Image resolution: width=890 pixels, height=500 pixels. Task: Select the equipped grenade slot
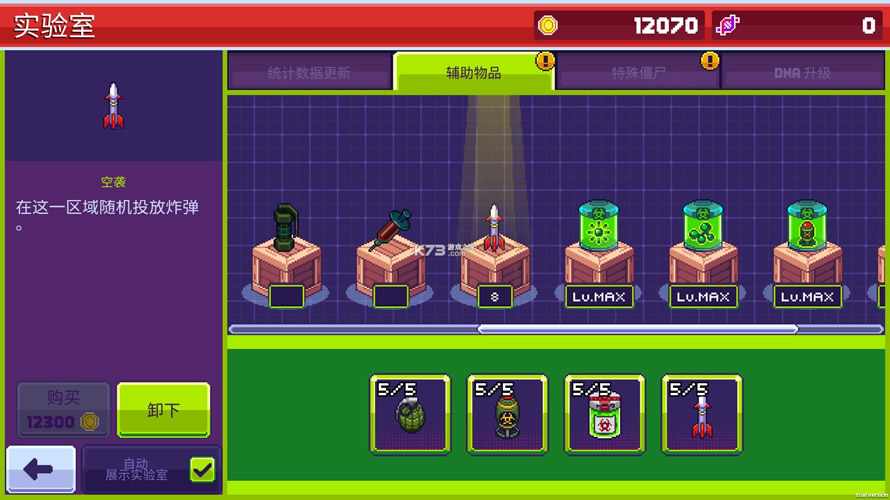pos(410,414)
